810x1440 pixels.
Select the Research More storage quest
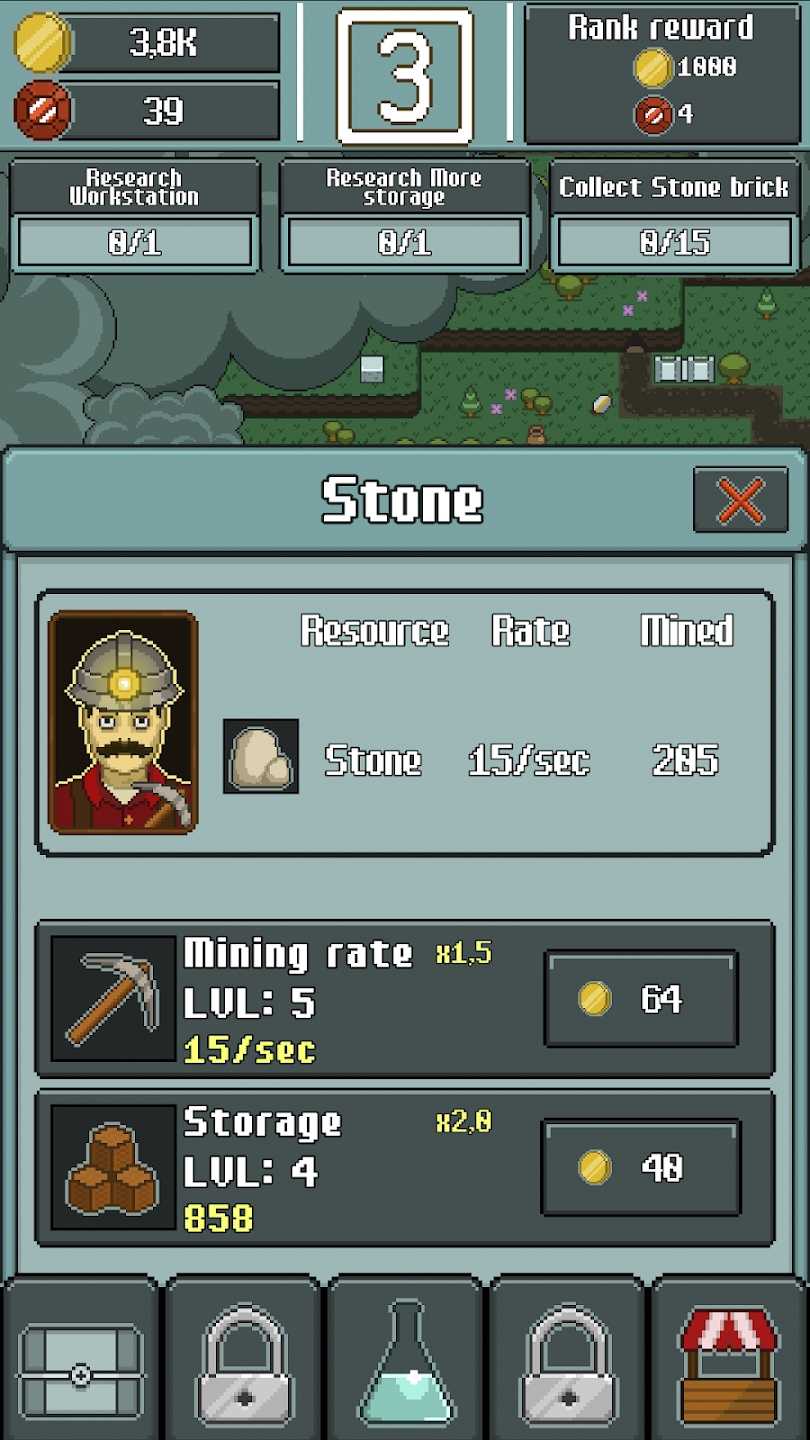[405, 216]
